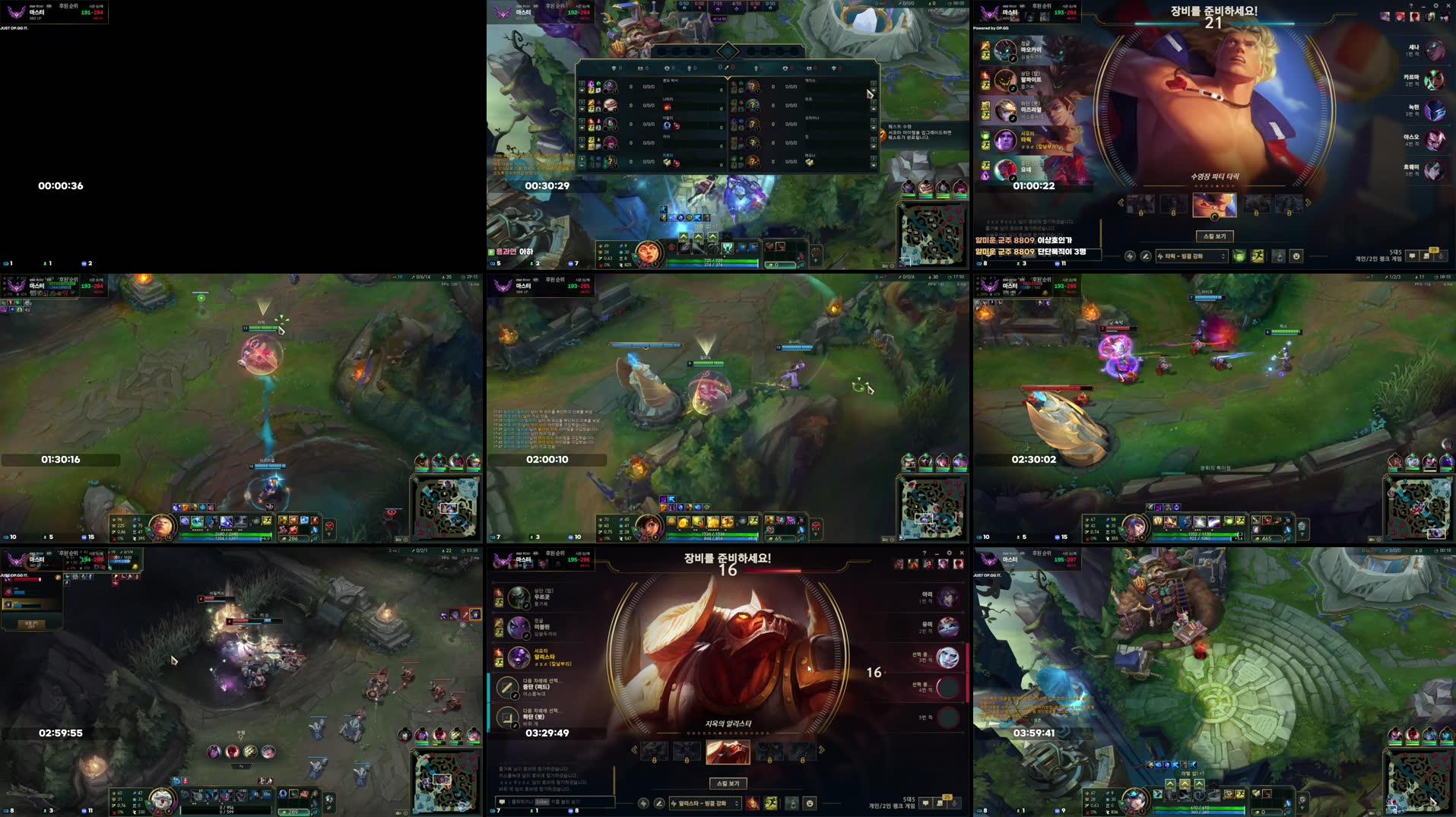Click the help question mark in Taric's champion select
1456x817 pixels.
tap(1413, 6)
